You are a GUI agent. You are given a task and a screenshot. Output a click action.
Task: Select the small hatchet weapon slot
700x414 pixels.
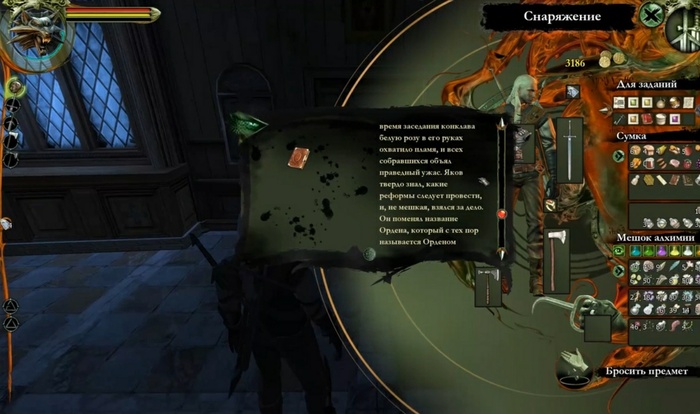(488, 286)
